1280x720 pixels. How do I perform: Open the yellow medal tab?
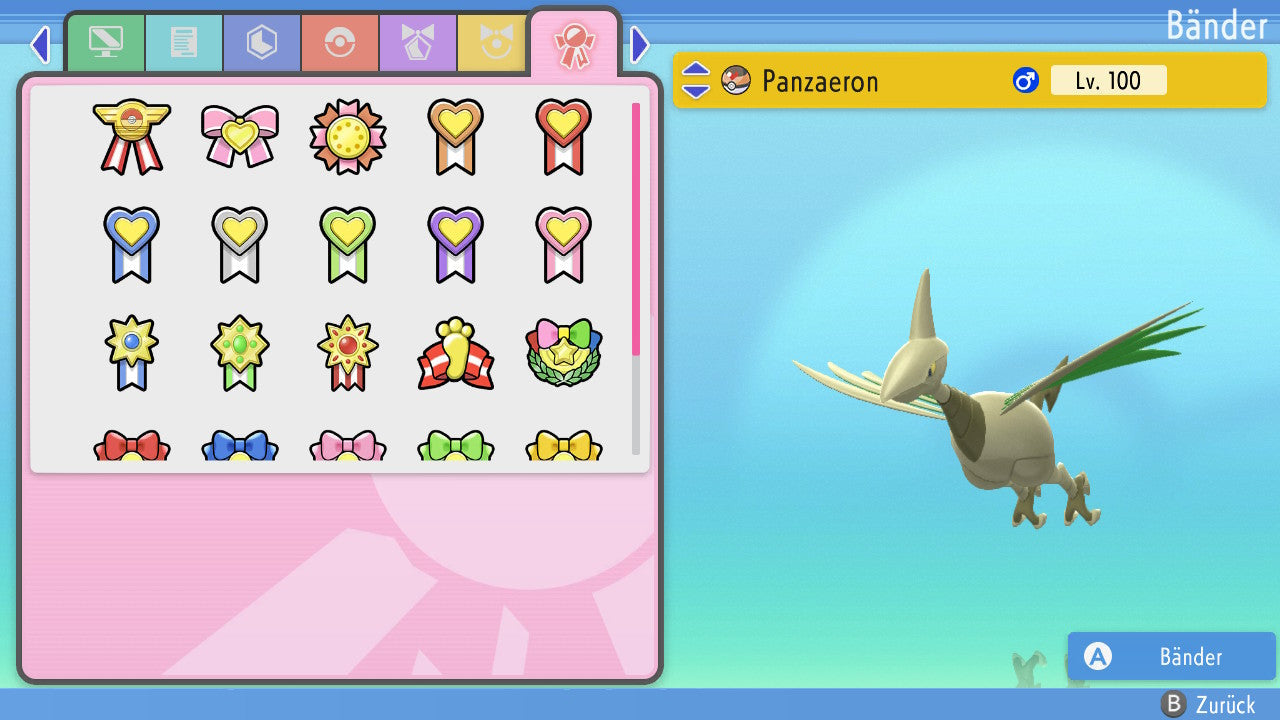492,43
